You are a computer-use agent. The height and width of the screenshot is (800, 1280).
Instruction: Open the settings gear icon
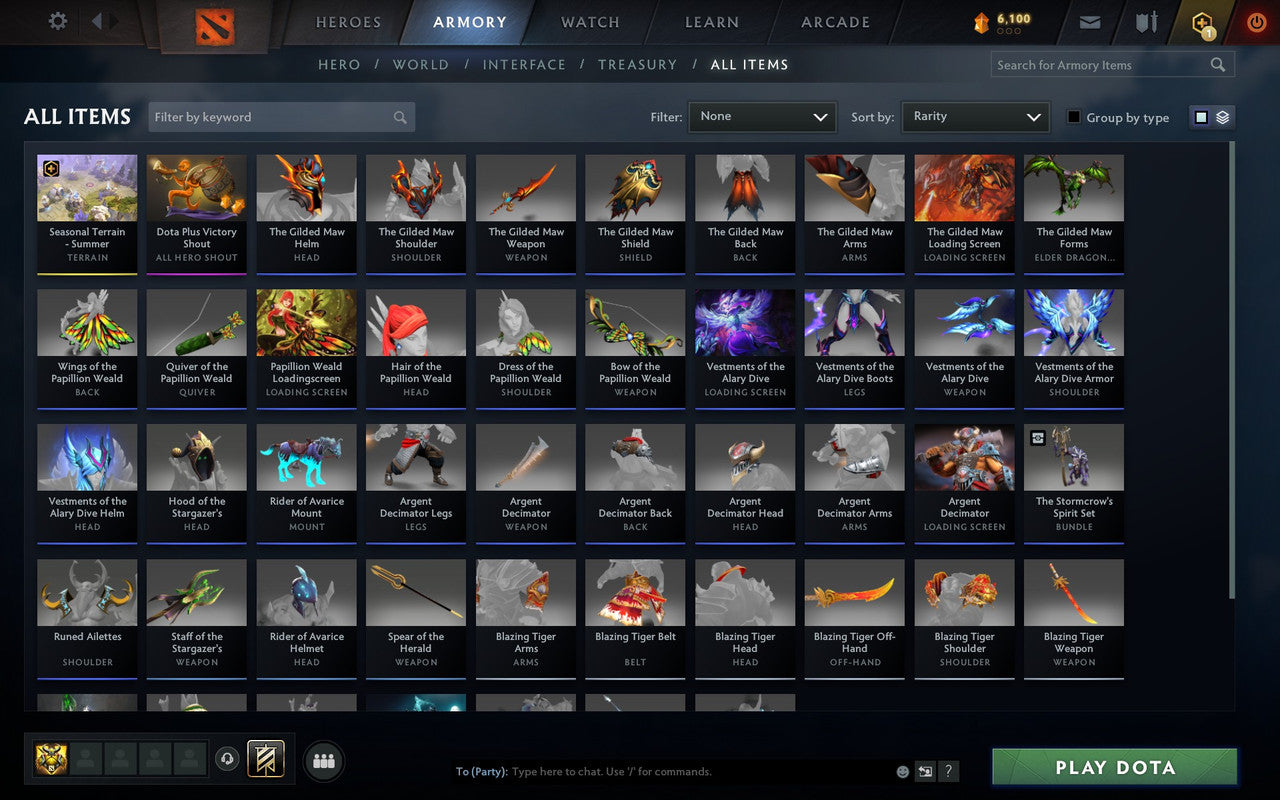57,20
